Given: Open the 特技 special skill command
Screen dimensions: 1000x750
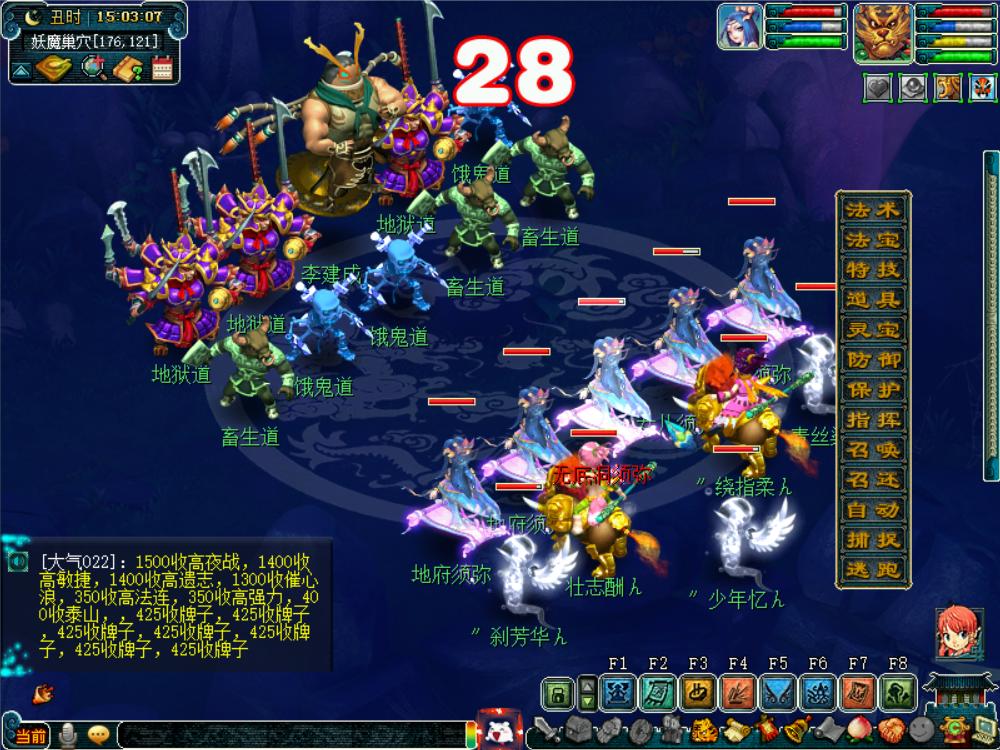Looking at the screenshot, I should coord(873,270).
